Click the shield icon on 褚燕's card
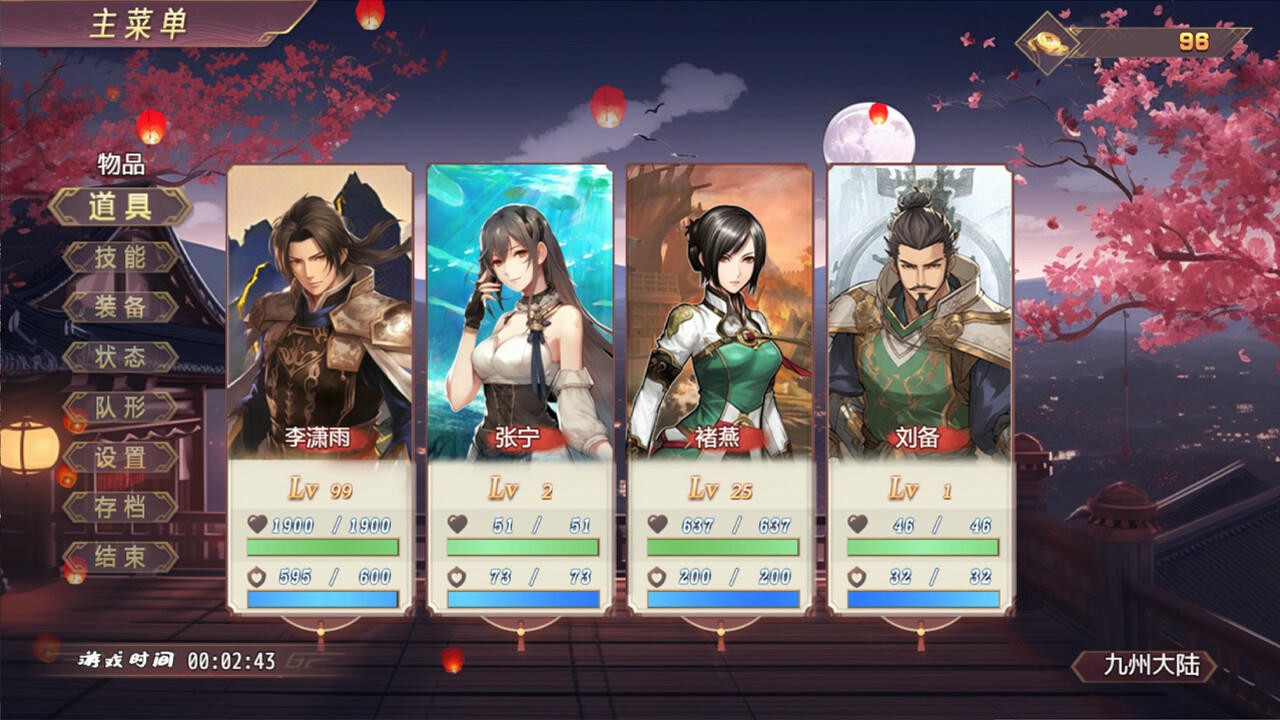 click(655, 578)
